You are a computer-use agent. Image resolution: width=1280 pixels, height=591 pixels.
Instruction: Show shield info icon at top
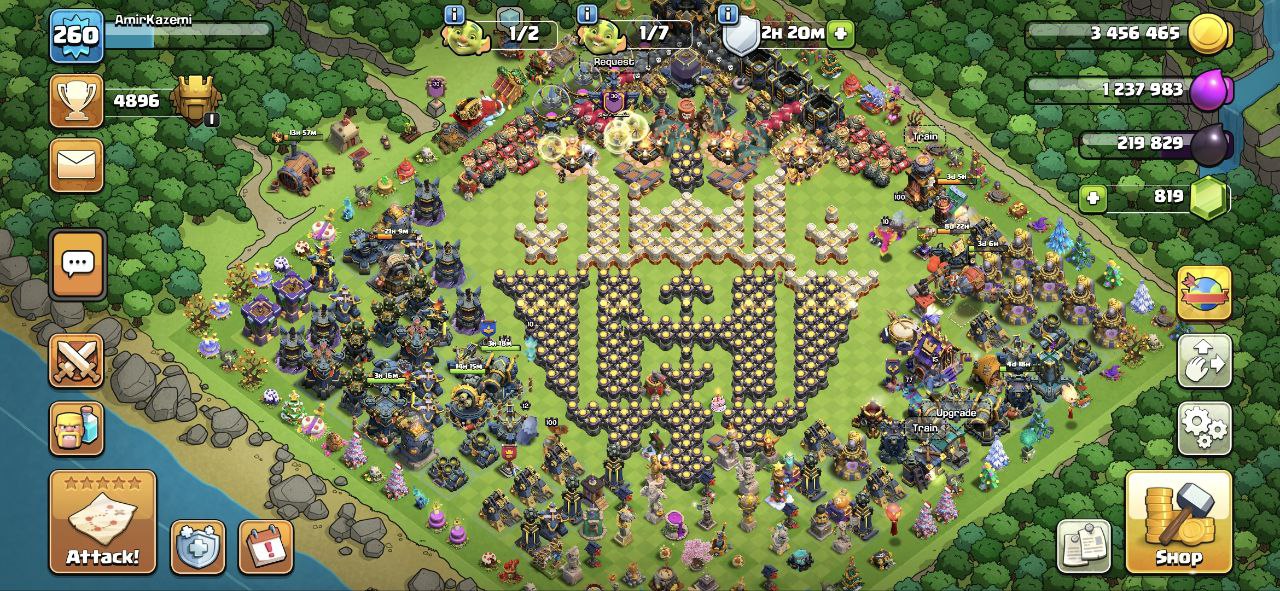(x=729, y=14)
